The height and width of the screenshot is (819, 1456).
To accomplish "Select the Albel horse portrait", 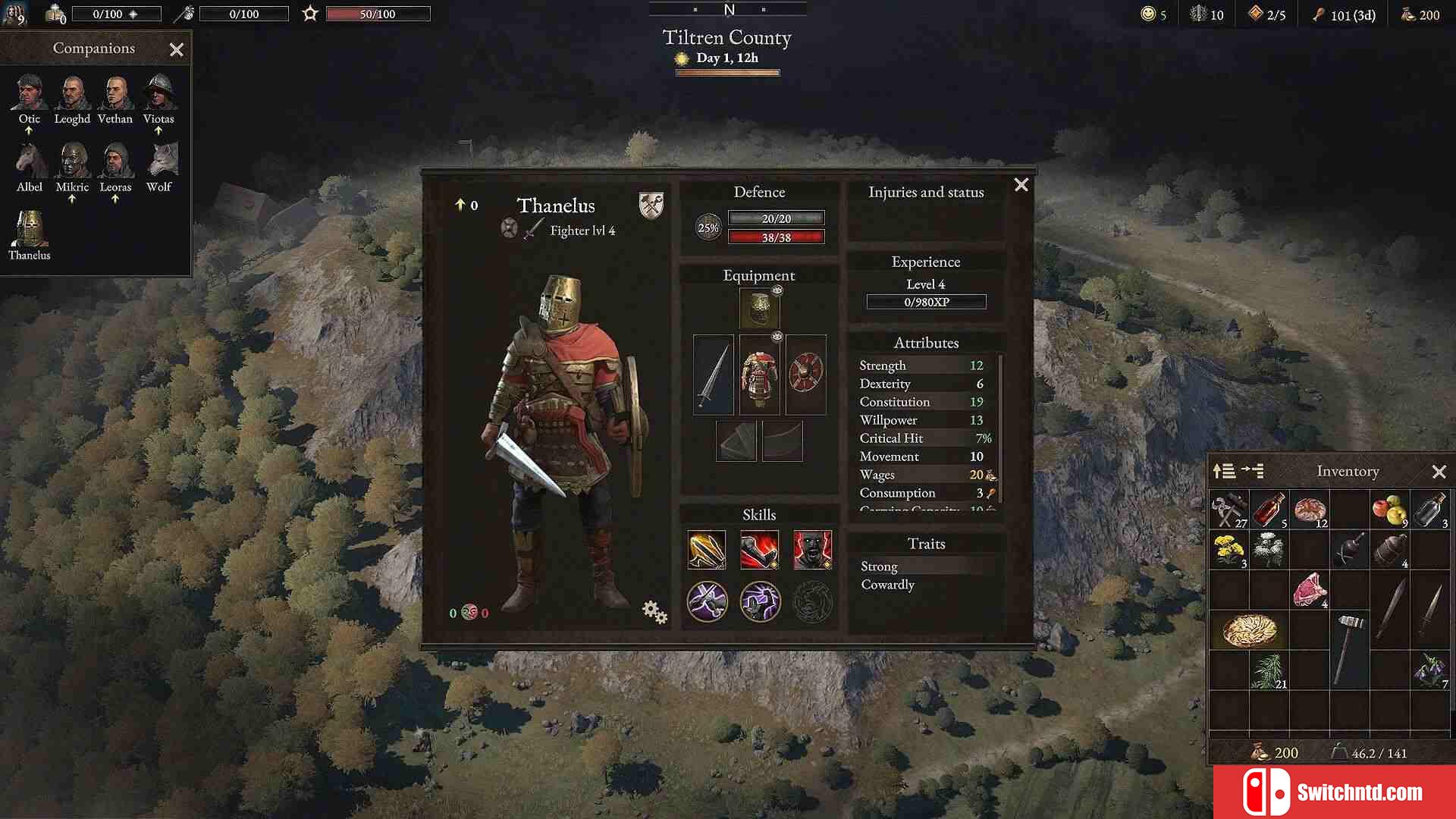I will [x=30, y=161].
